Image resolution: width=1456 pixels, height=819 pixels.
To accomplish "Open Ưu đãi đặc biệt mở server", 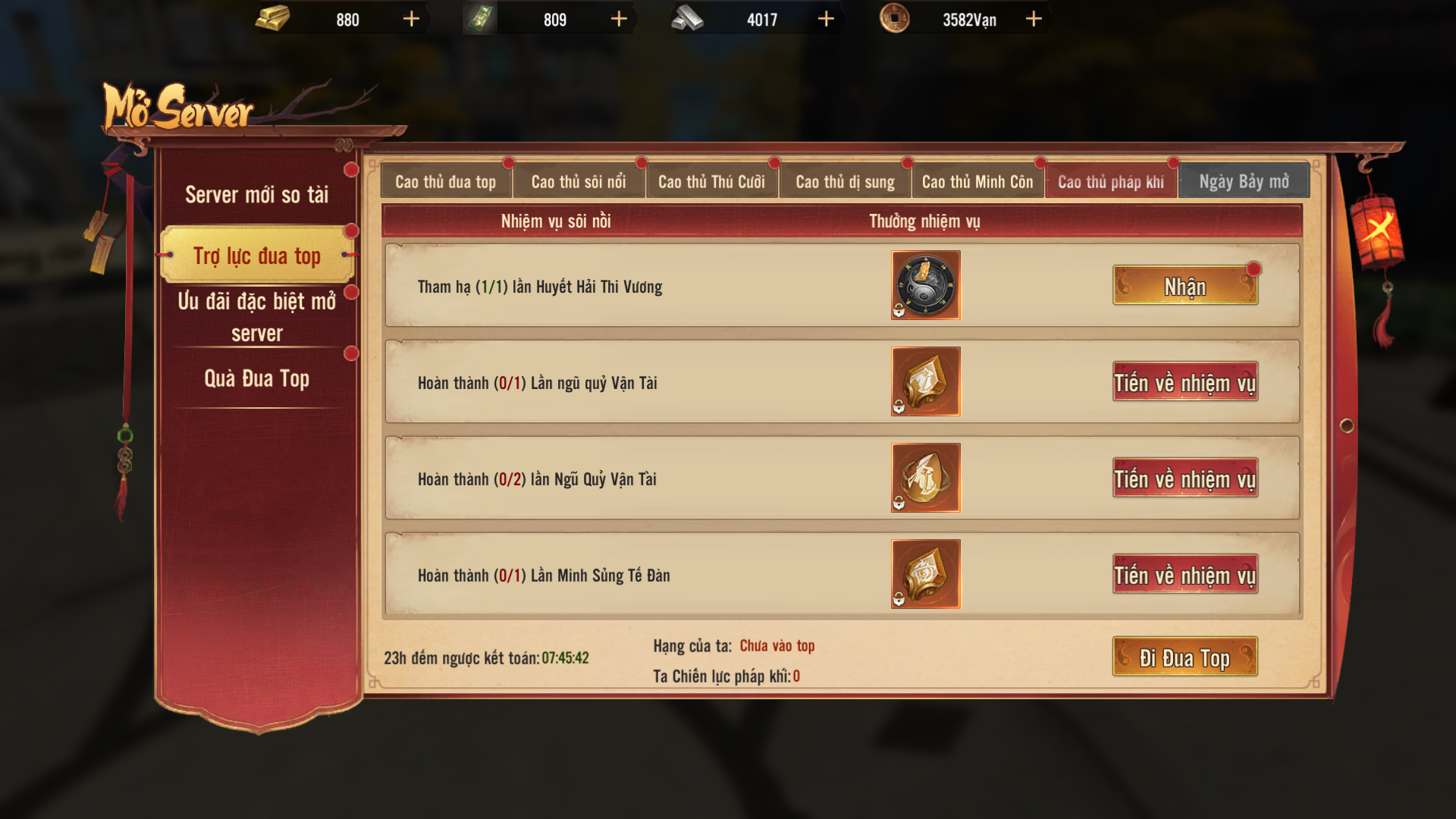I will coord(257,316).
